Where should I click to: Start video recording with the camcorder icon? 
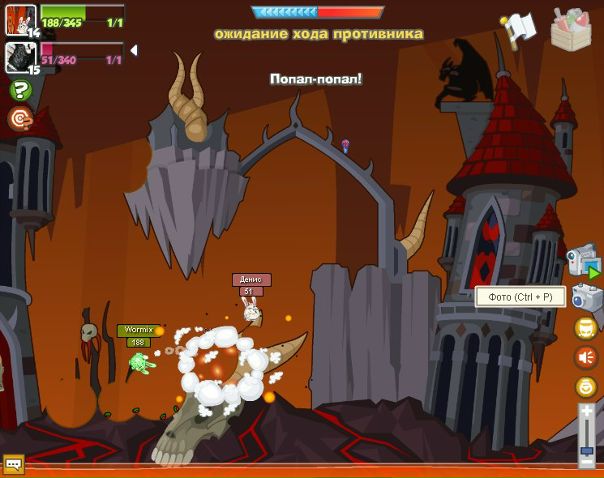coord(582,259)
